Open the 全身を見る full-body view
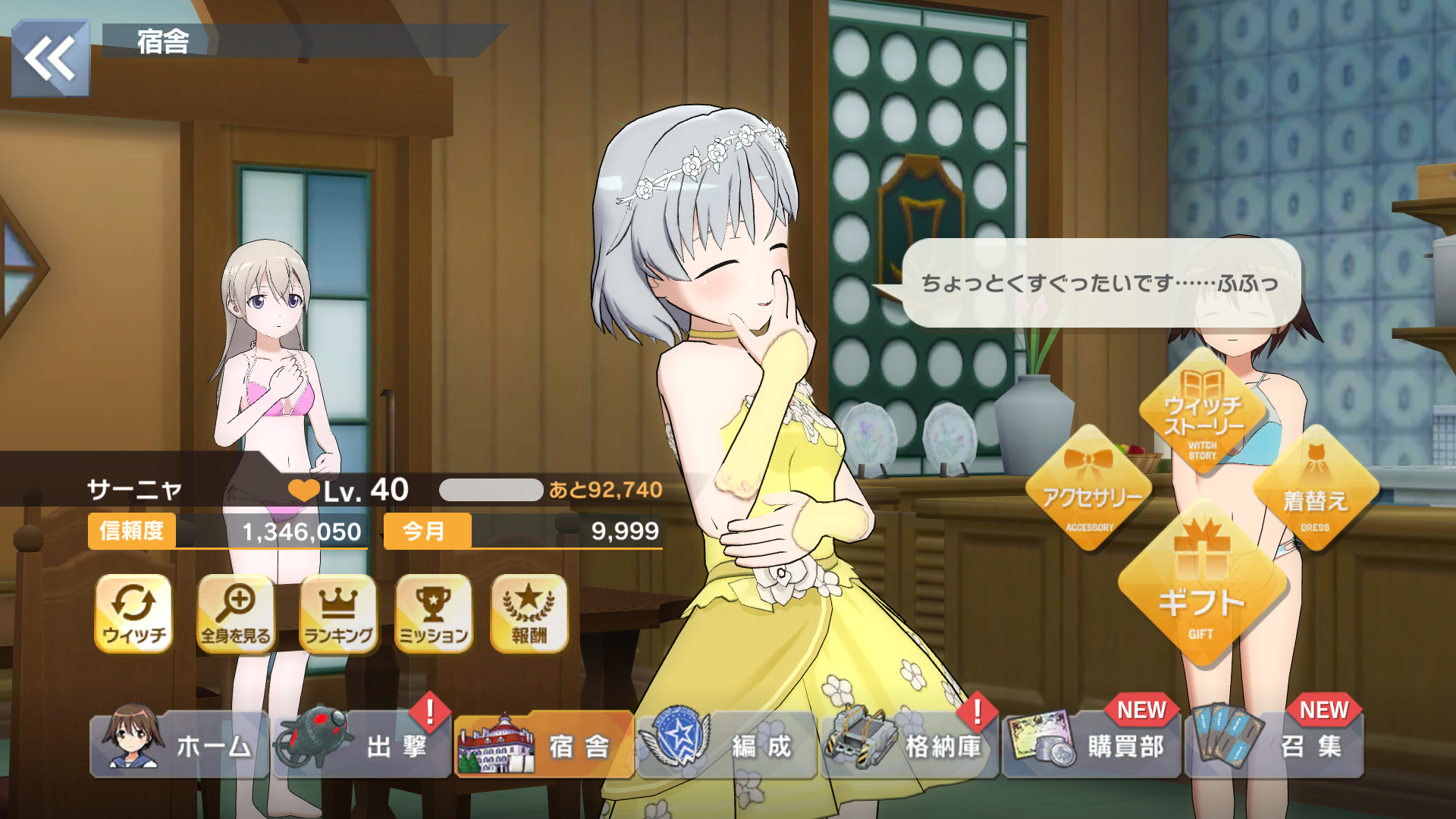This screenshot has height=819, width=1456. click(x=236, y=613)
